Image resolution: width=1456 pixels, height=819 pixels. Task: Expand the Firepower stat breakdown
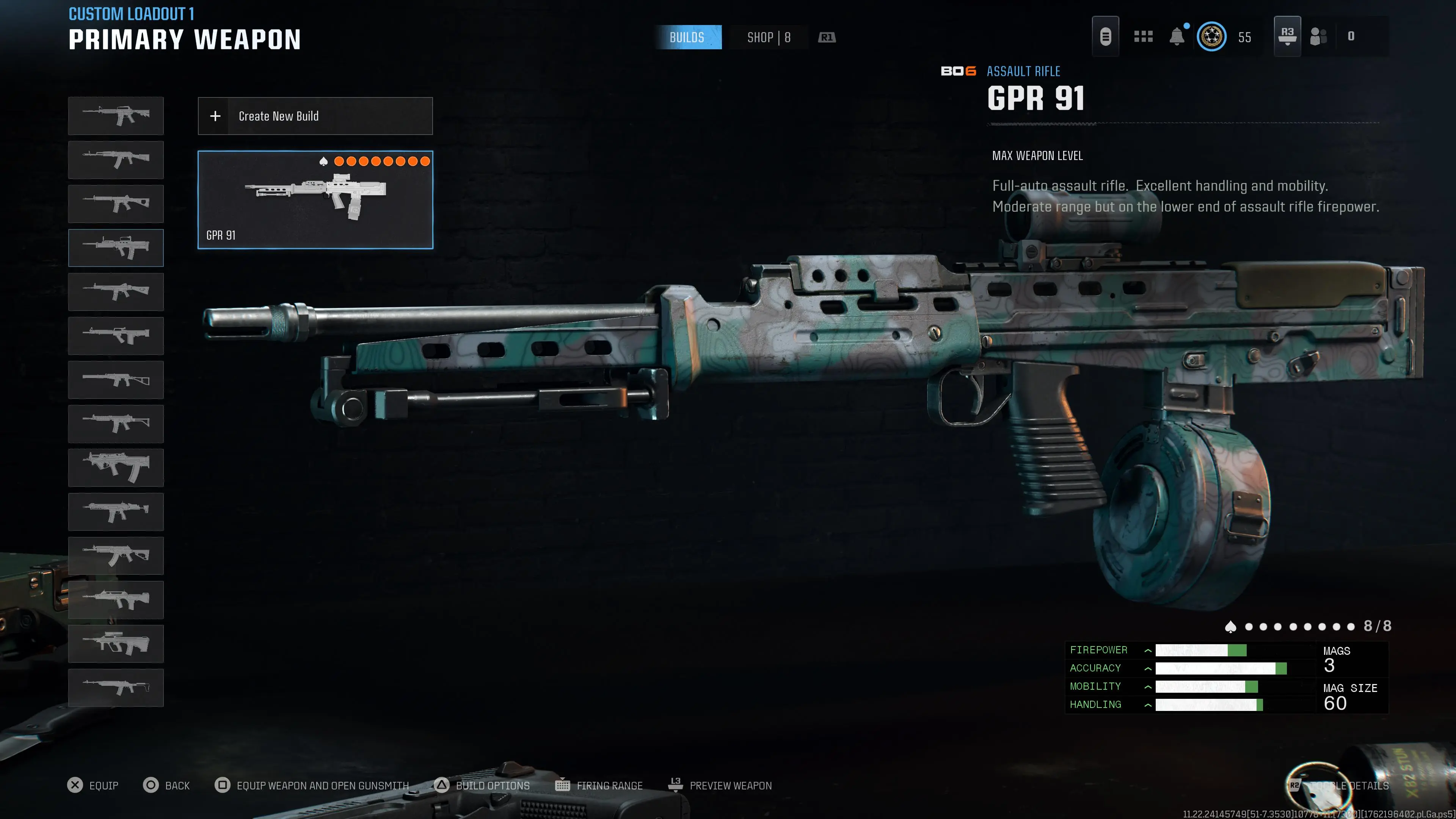click(x=1148, y=650)
